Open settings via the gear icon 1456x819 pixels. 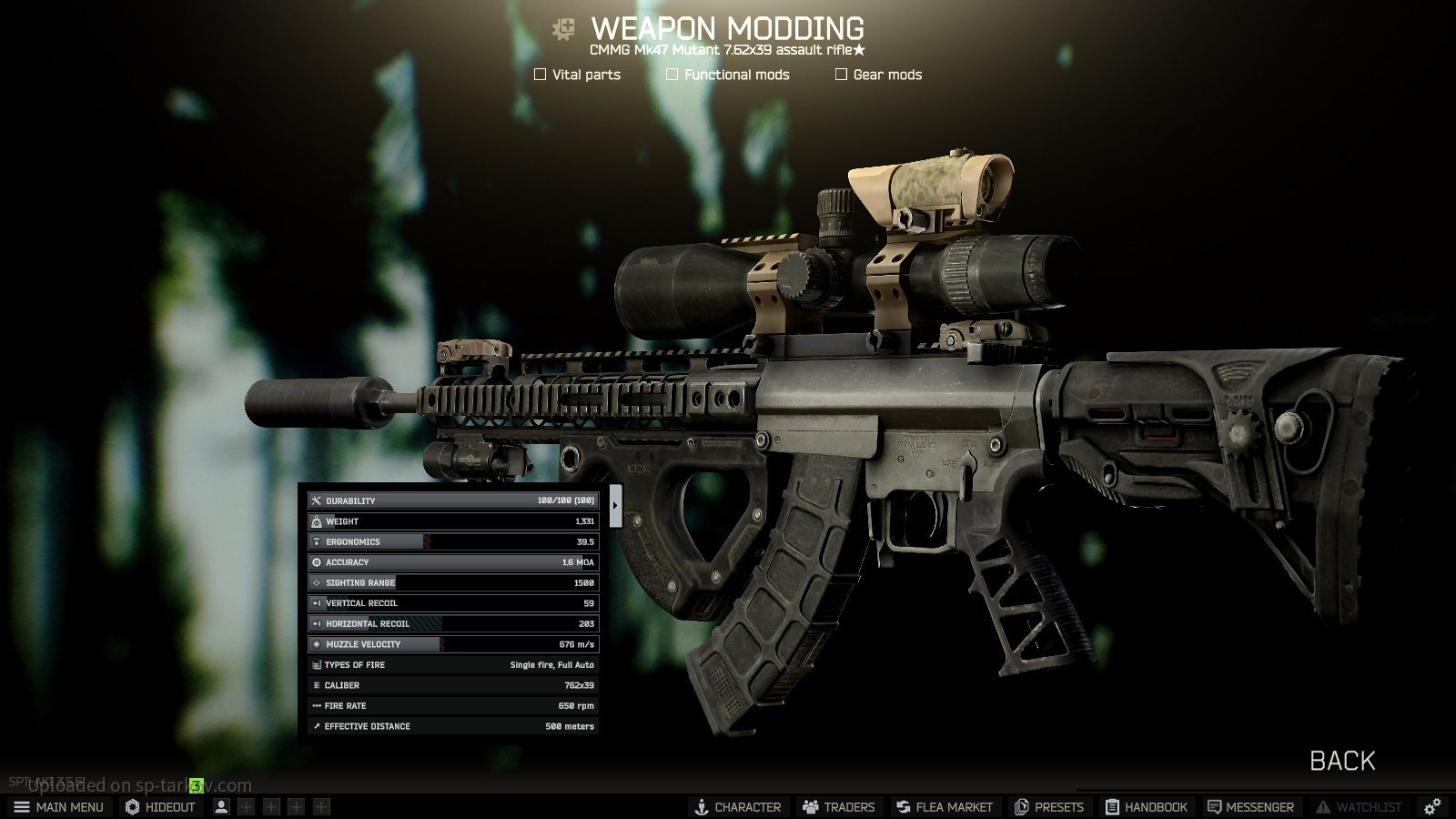click(1432, 807)
